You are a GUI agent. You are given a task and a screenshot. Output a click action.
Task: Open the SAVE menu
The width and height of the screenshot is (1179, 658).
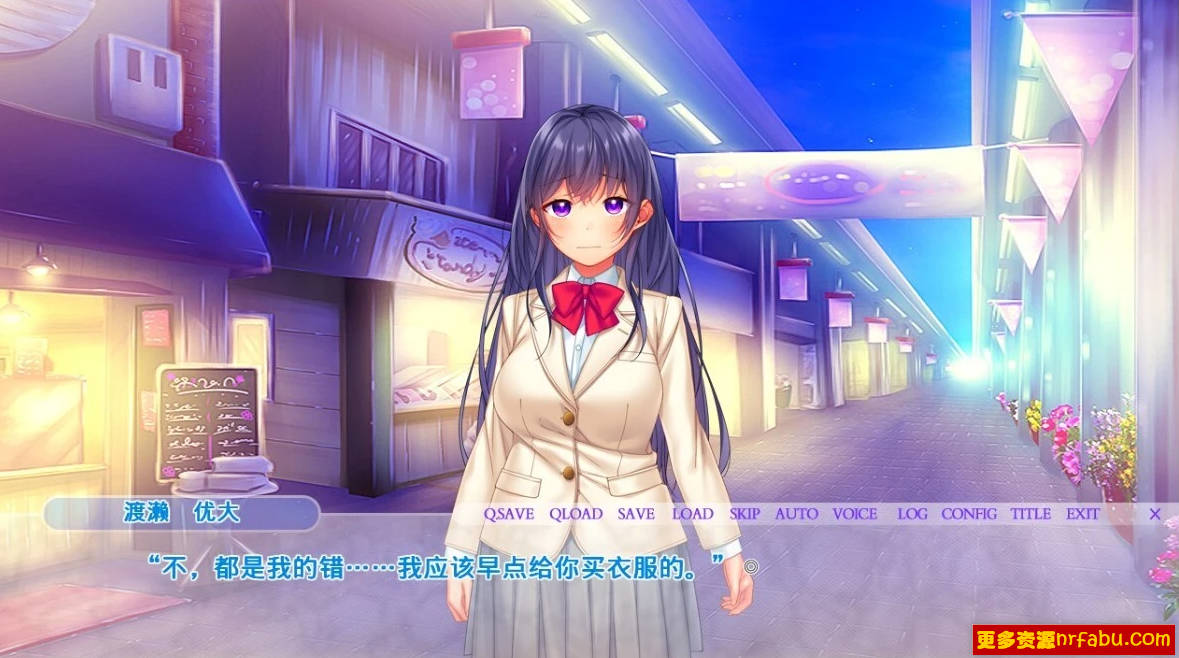coord(636,514)
